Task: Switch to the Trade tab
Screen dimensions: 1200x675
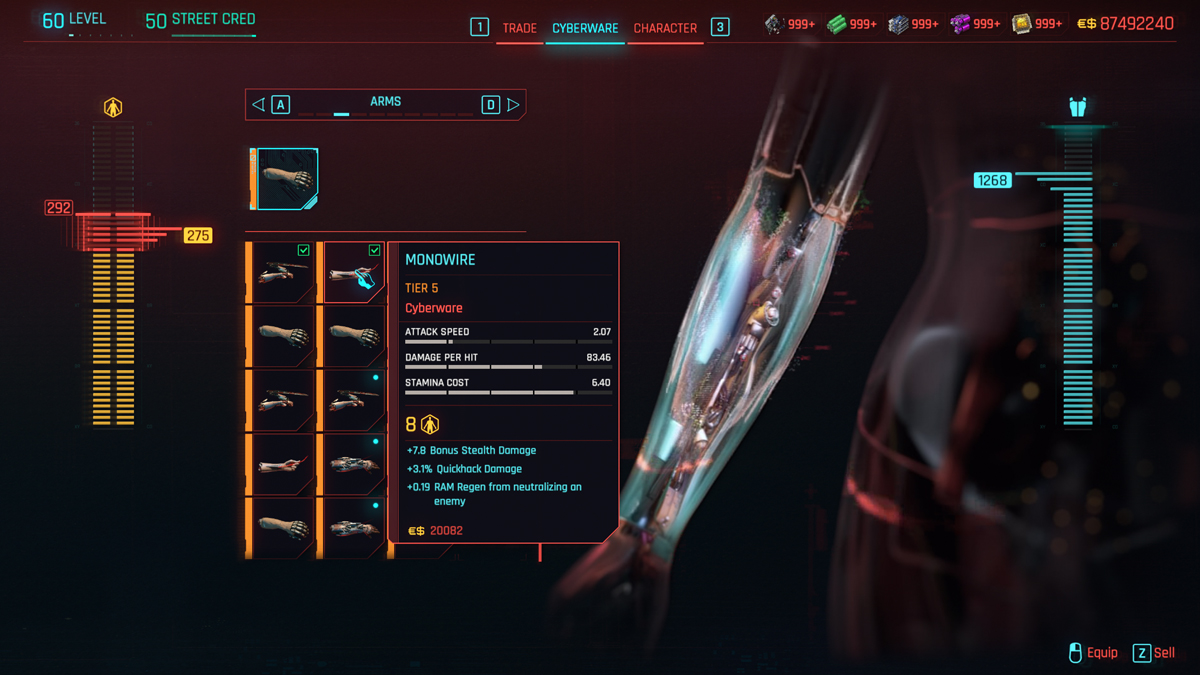Action: [x=519, y=28]
